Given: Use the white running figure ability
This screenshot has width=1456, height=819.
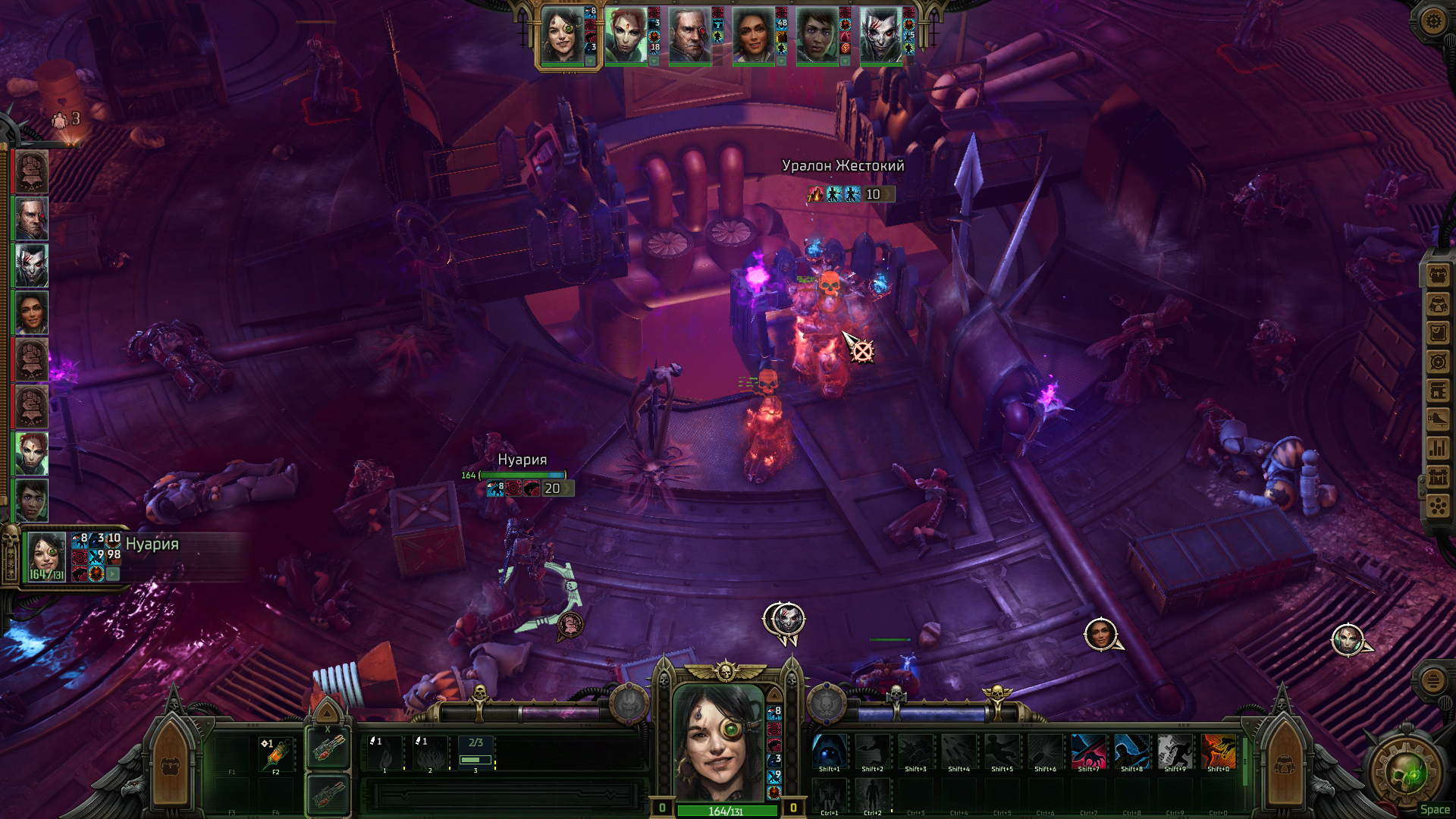Looking at the screenshot, I should [1175, 752].
